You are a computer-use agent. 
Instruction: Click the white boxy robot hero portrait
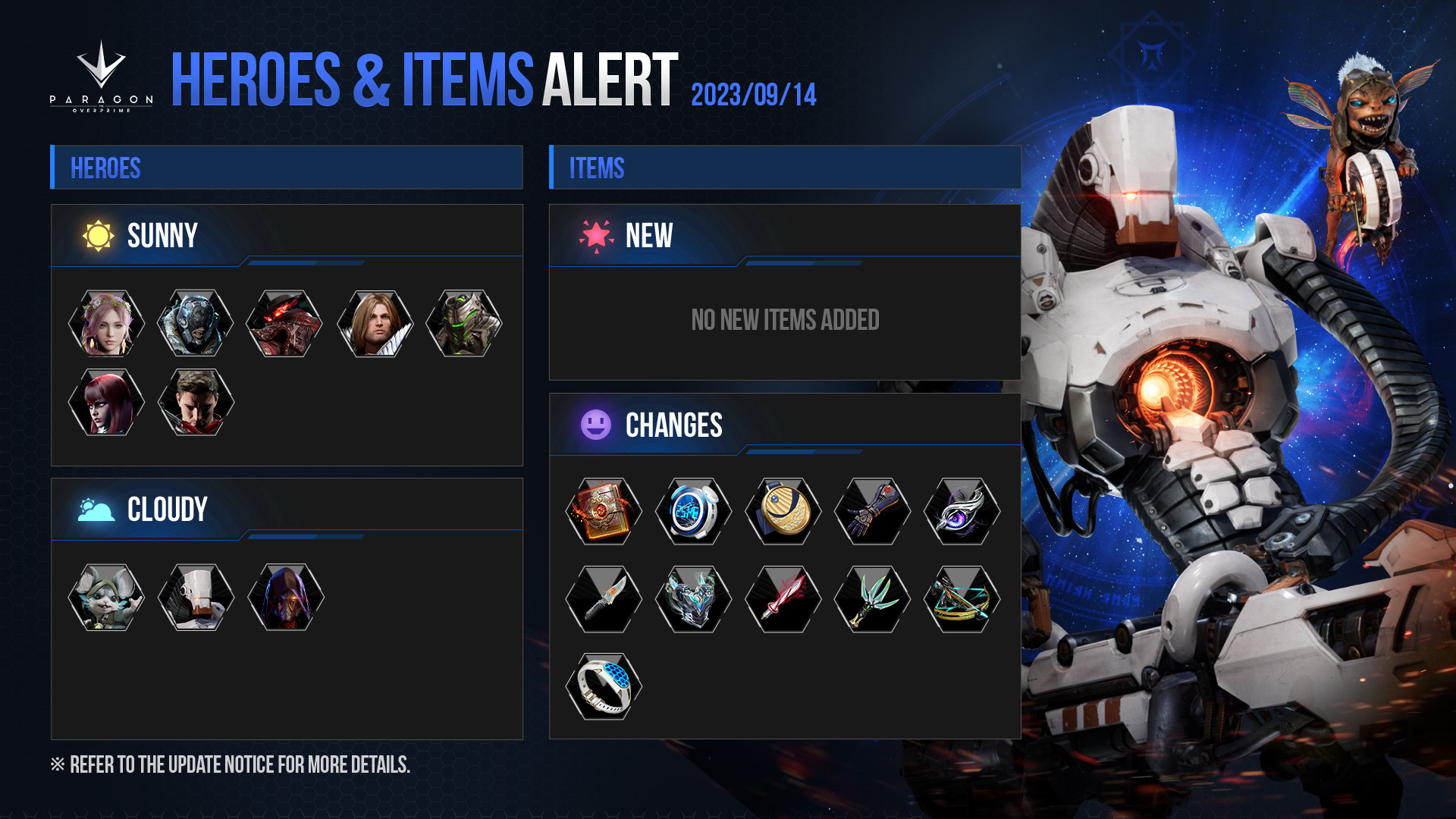click(x=196, y=598)
